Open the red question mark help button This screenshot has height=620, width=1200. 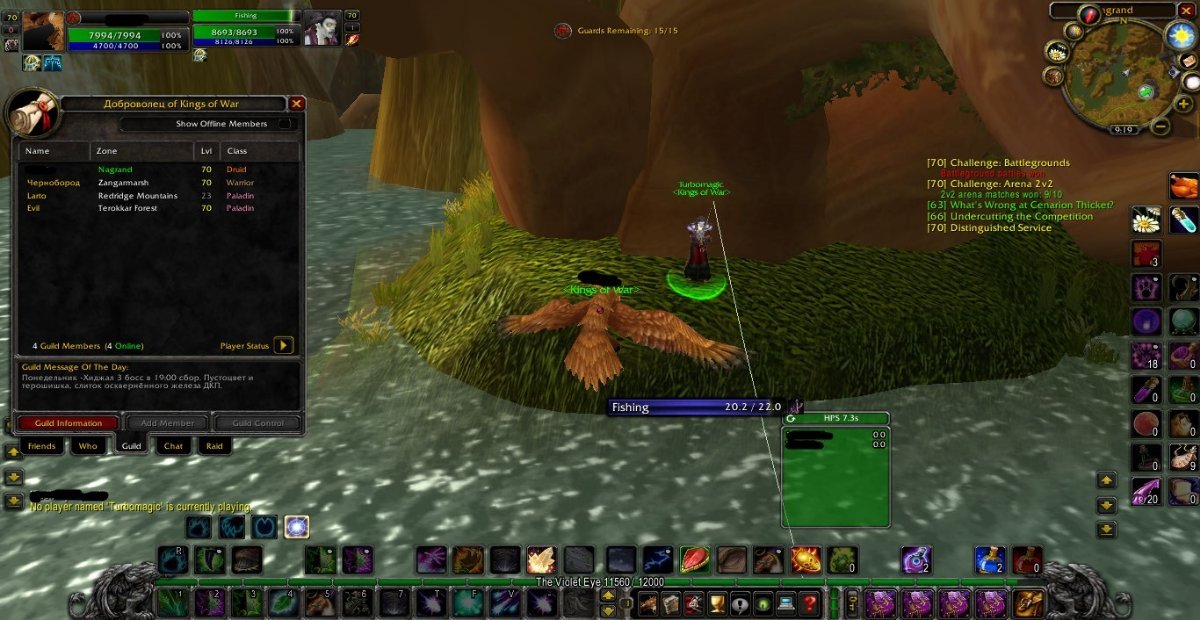point(810,603)
